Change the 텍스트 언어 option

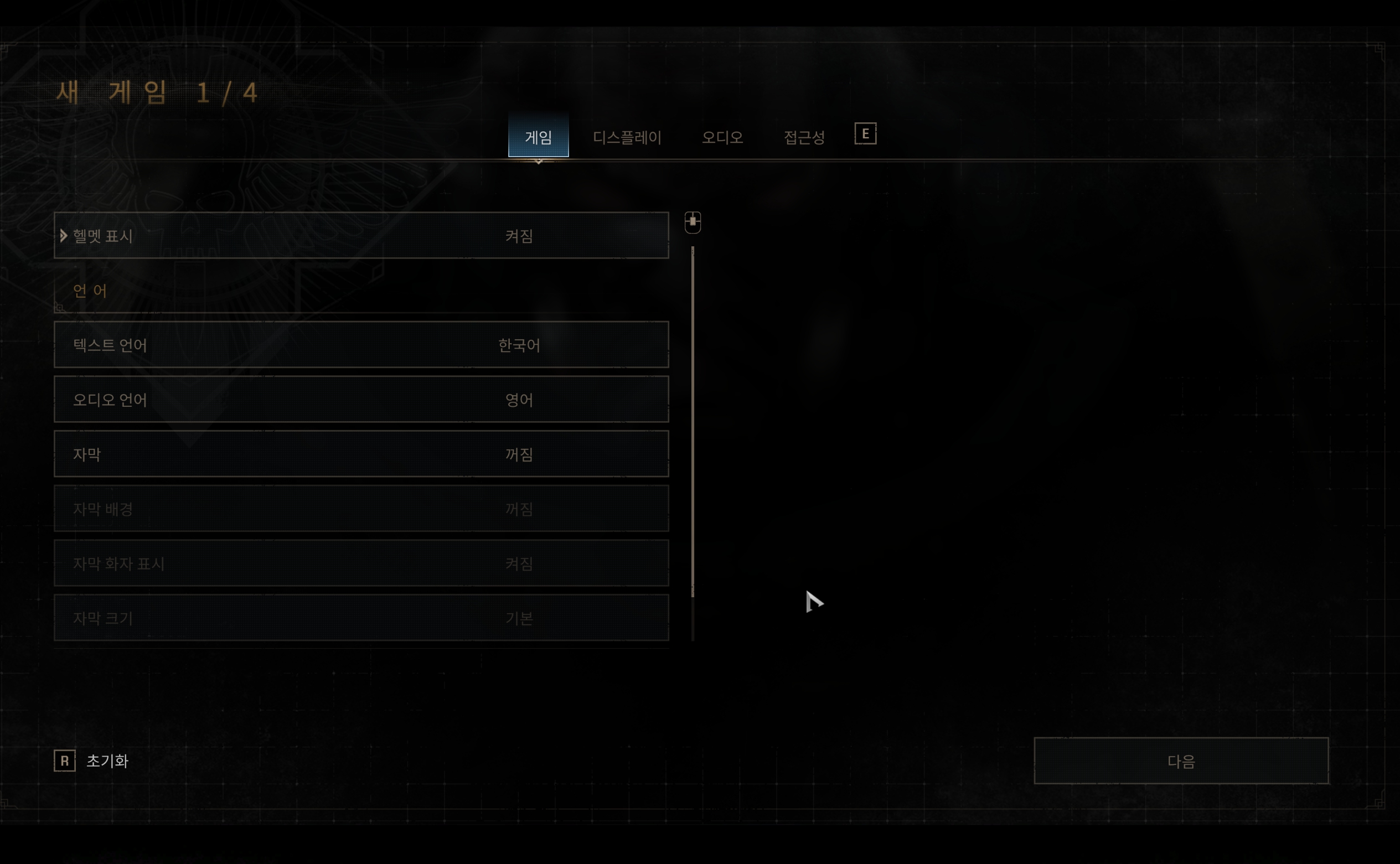361,345
